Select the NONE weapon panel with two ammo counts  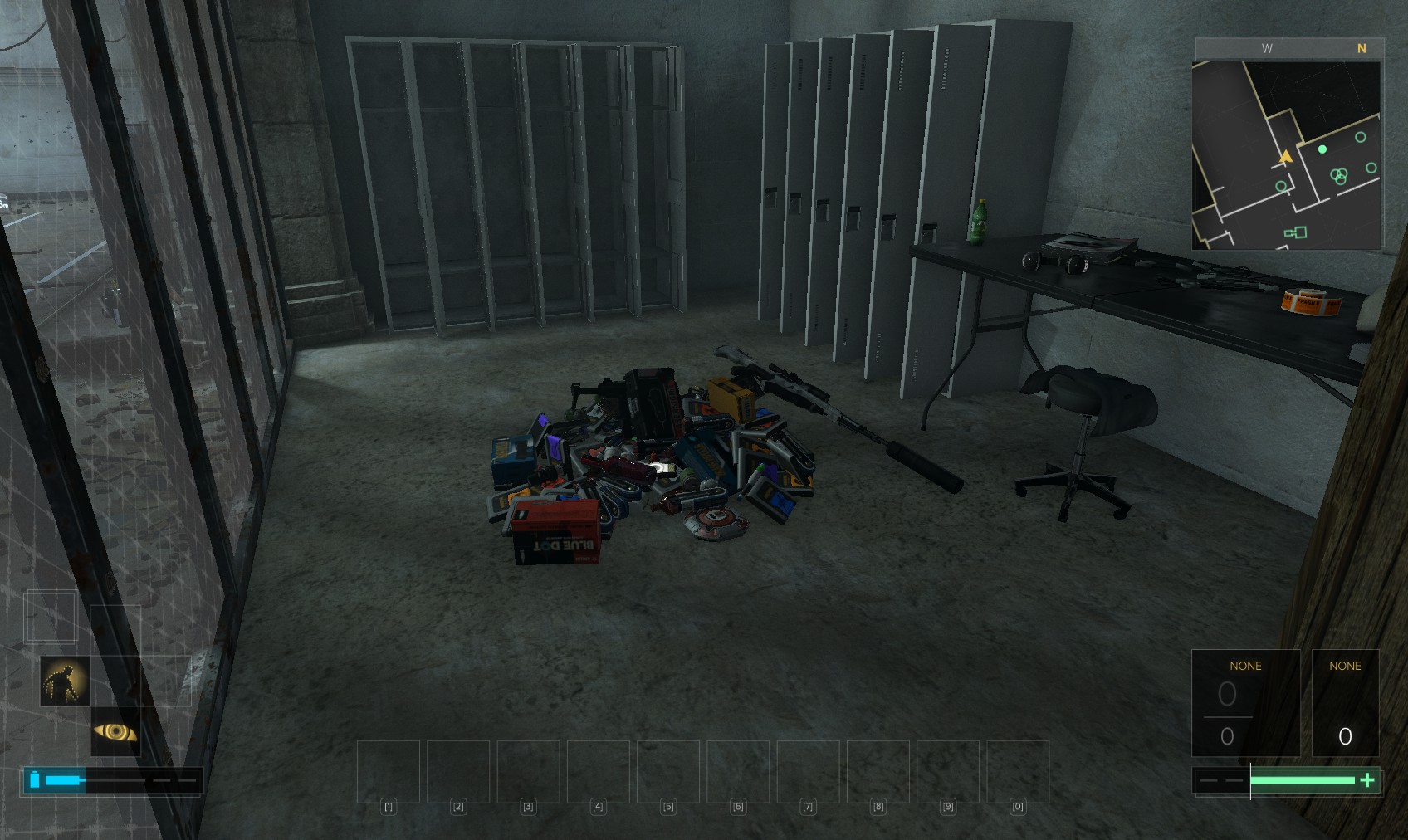[1245, 702]
